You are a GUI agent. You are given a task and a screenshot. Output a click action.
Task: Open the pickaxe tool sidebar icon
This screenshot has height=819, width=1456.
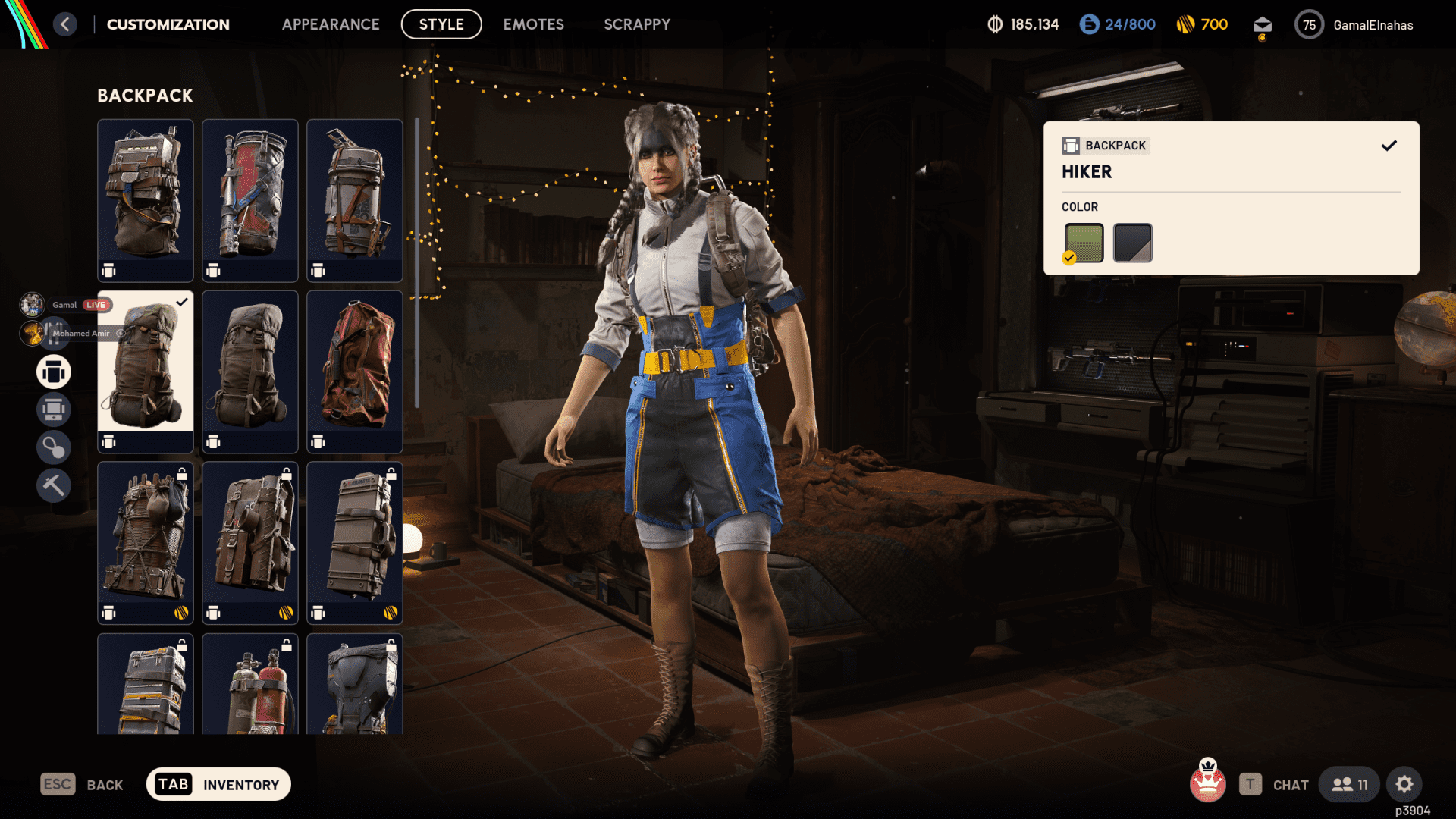coord(53,485)
